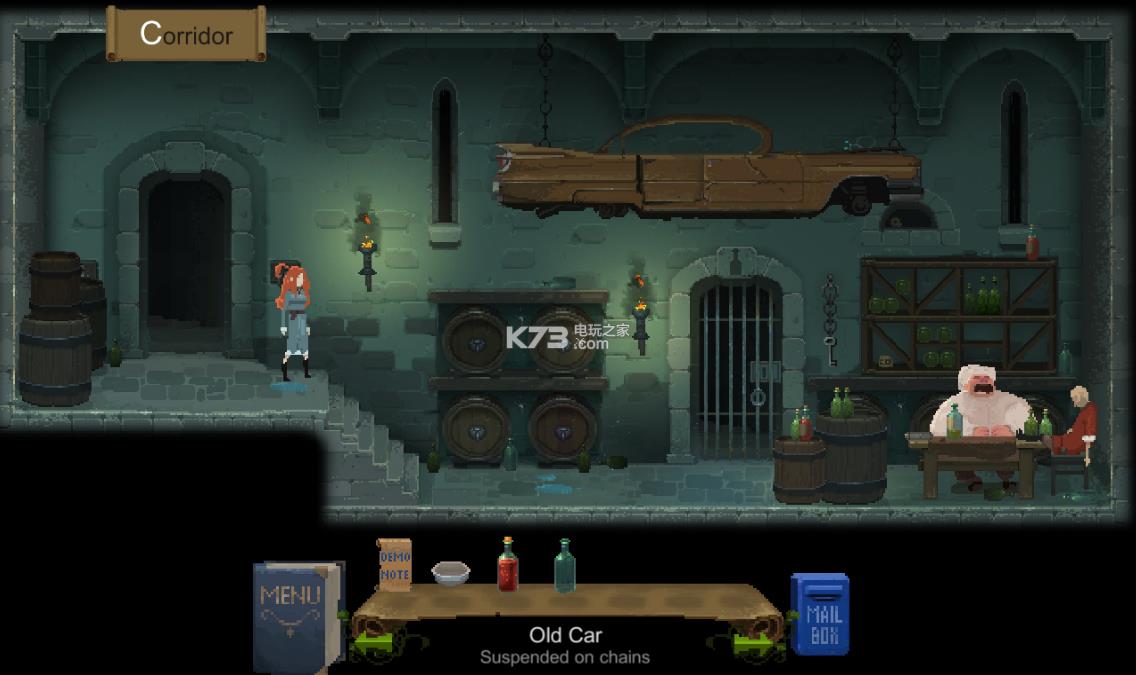Choose the empty green bottle item

(565, 565)
